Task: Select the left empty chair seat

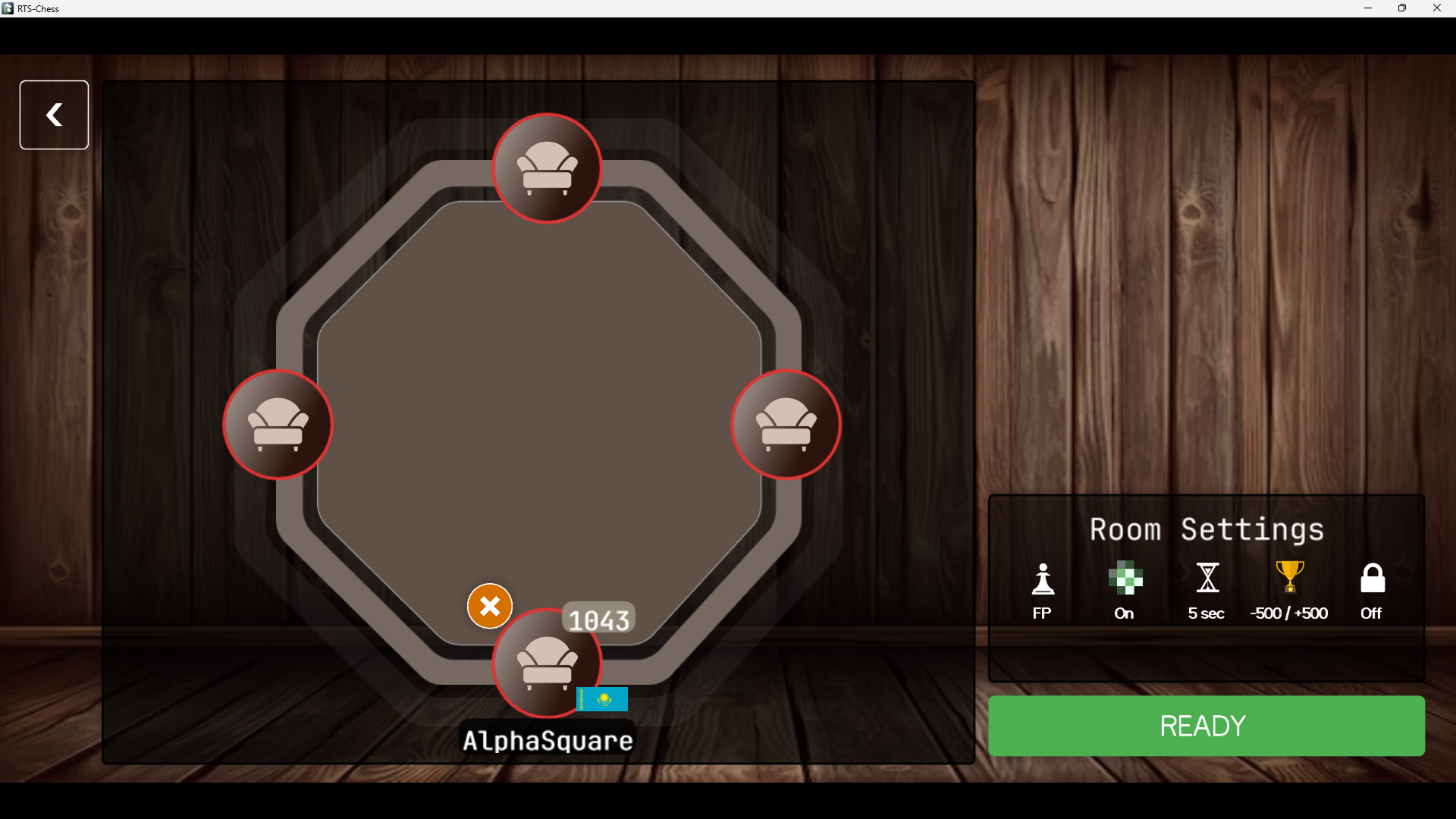Action: pyautogui.click(x=277, y=425)
